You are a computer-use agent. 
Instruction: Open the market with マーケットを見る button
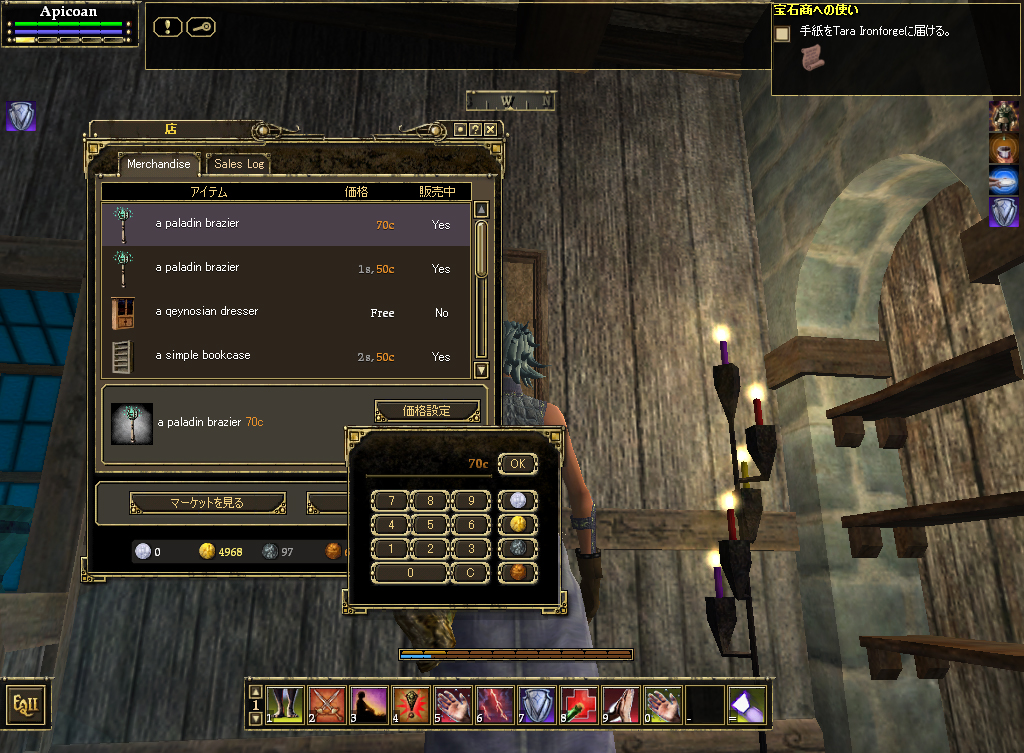coord(208,503)
